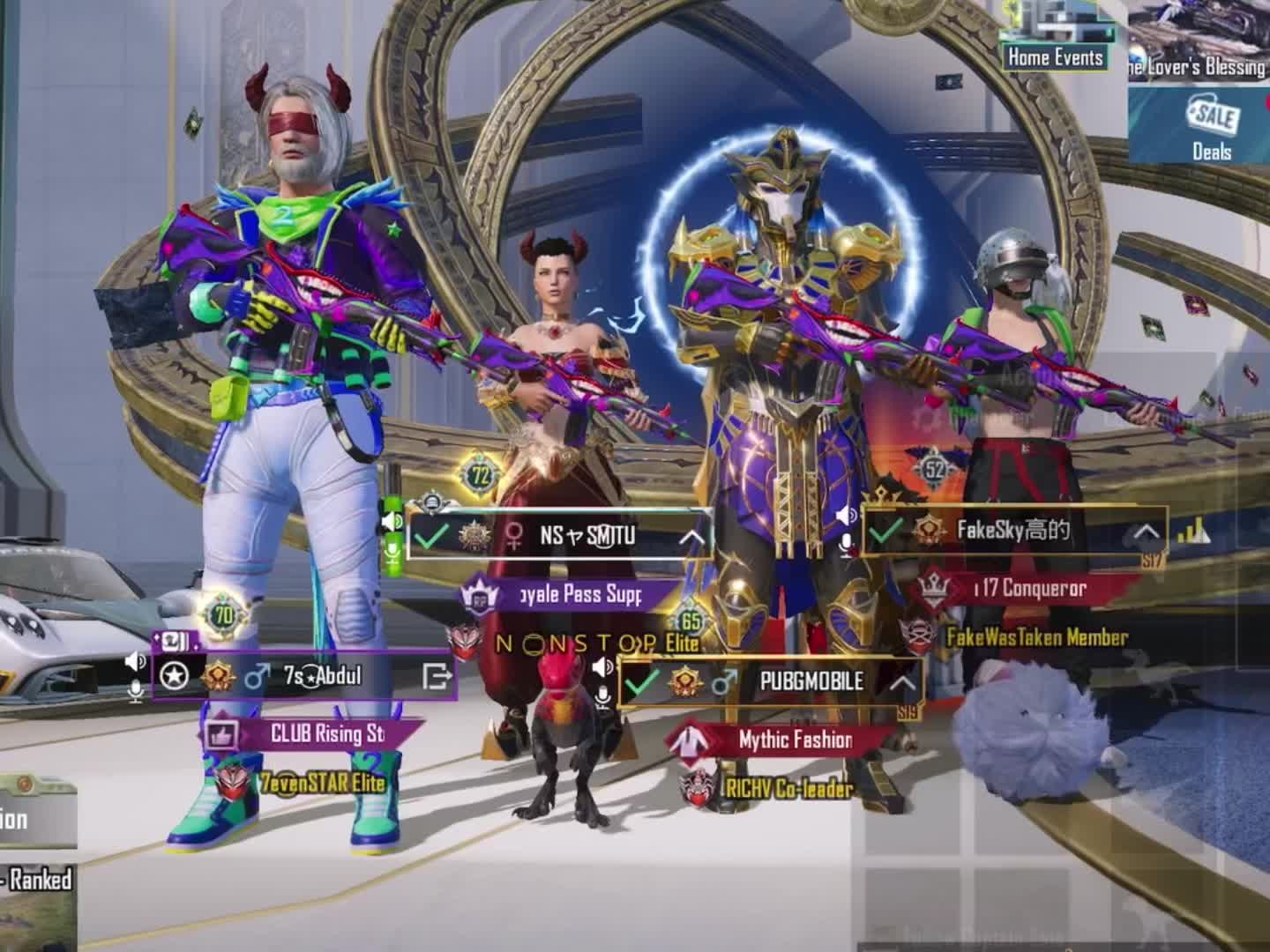
Task: Leave team via the exit icon
Action: tap(437, 676)
